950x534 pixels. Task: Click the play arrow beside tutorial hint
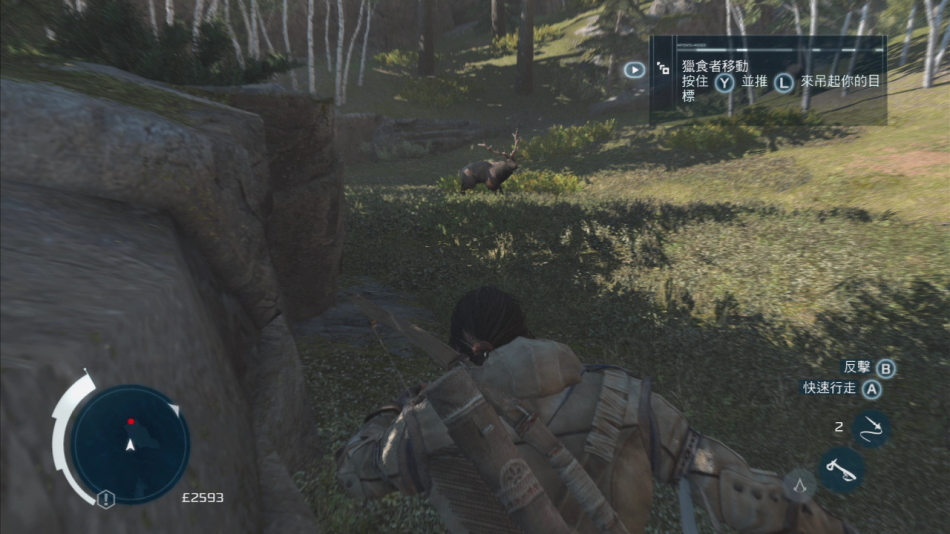pos(634,70)
